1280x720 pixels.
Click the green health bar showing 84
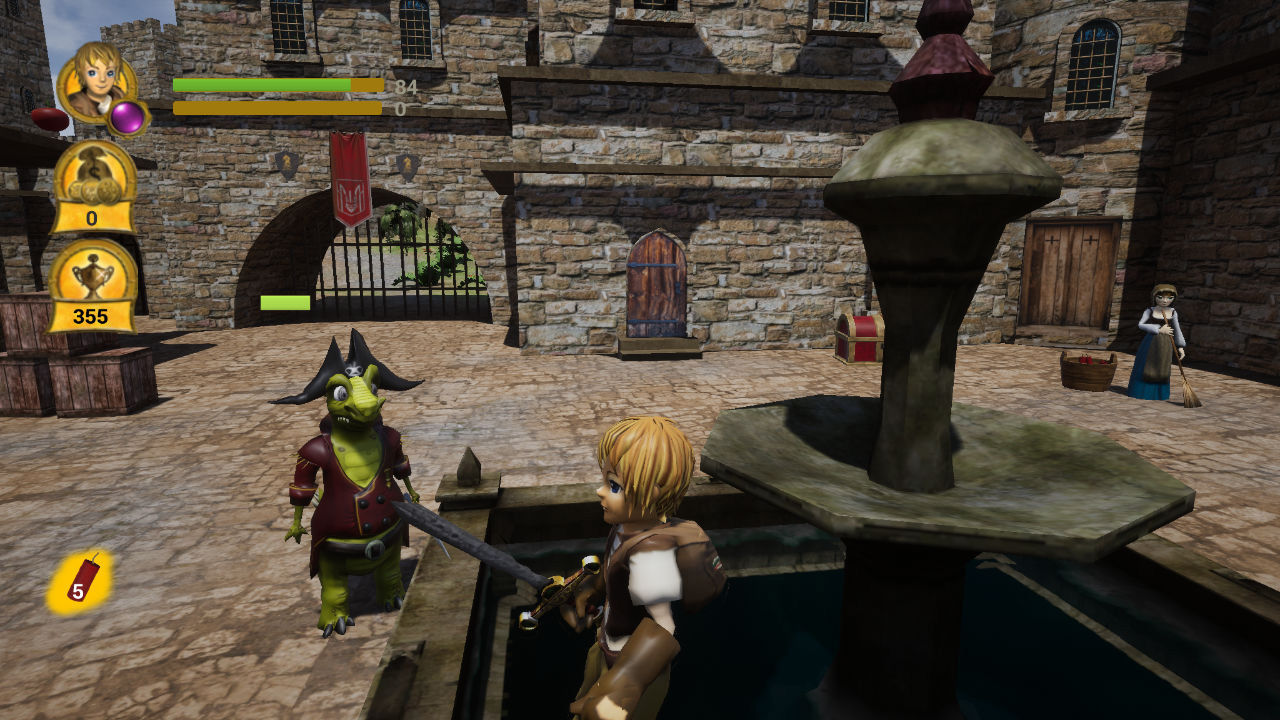pyautogui.click(x=260, y=87)
